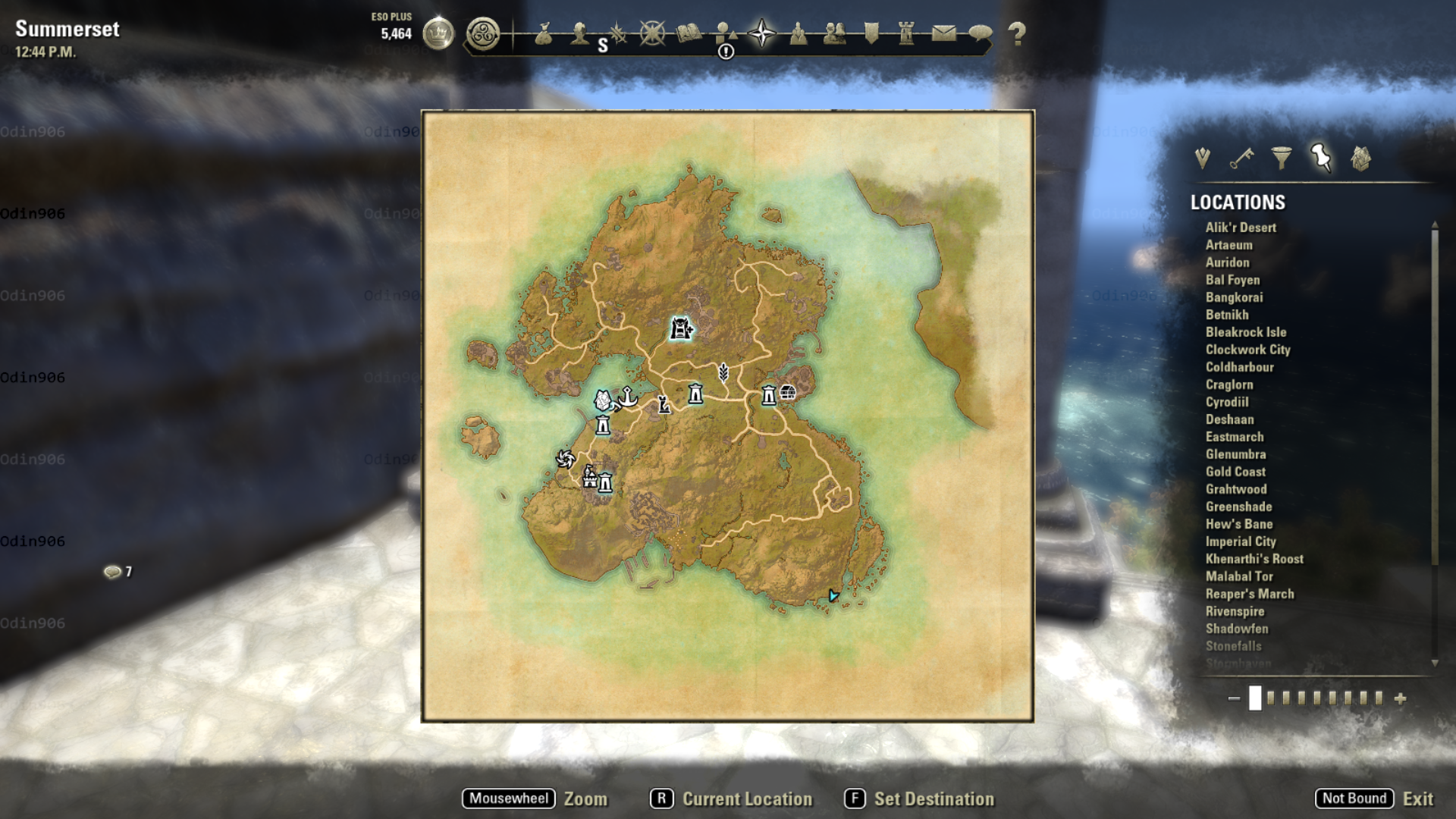The image size is (1456, 819).
Task: Open the inventory bag menu
Action: 543,33
